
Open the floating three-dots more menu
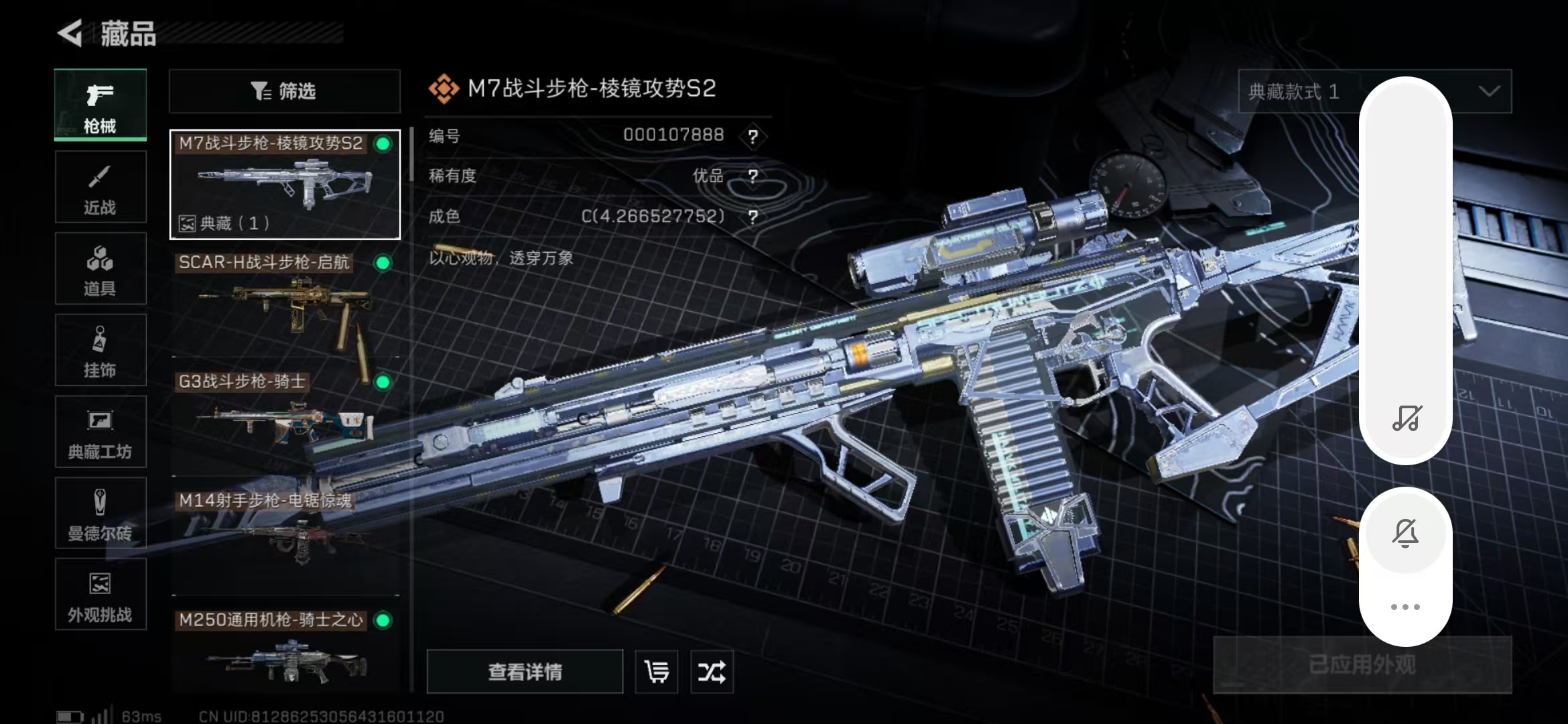click(x=1406, y=607)
